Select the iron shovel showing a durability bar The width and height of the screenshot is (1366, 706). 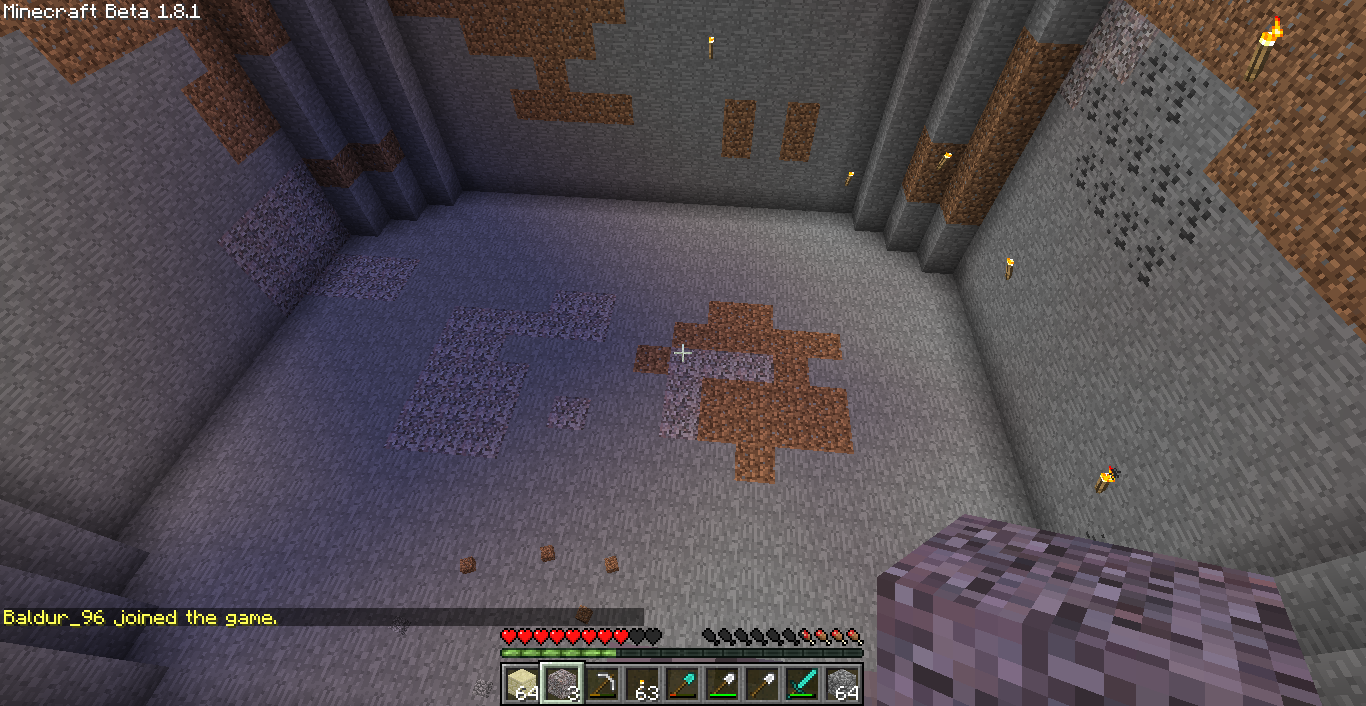(x=722, y=684)
